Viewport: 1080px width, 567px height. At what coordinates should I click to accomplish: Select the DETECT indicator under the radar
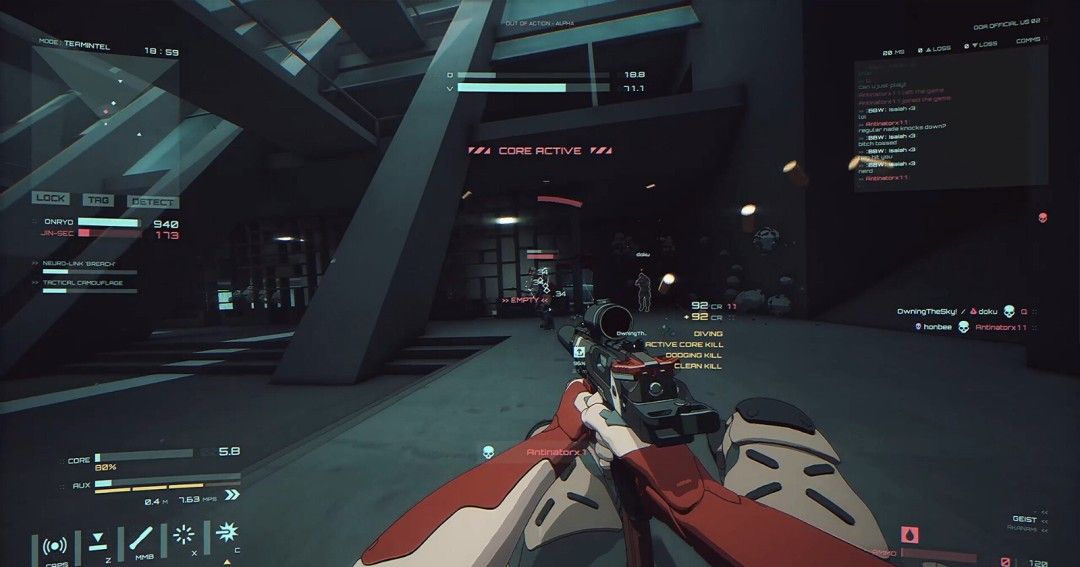point(153,201)
